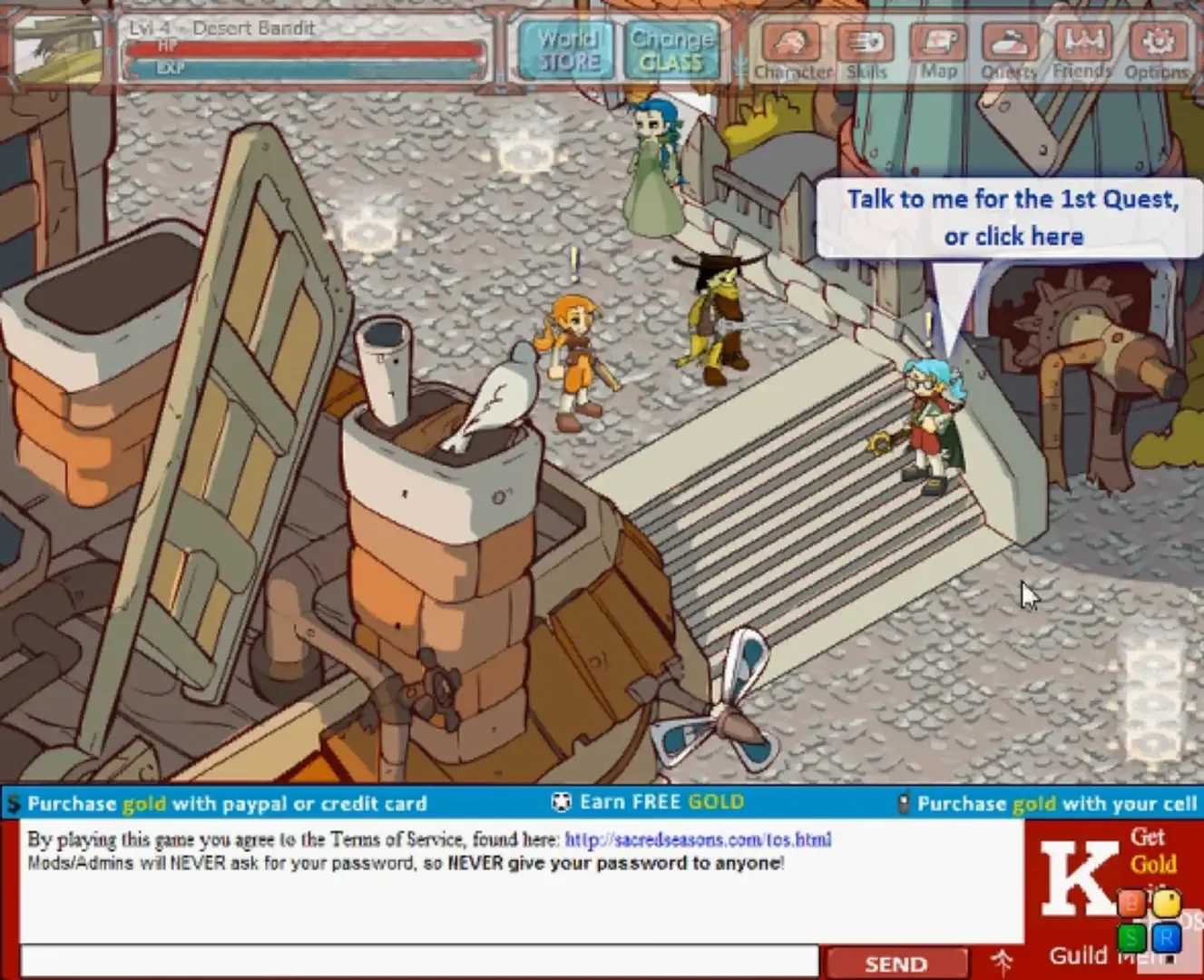Click the dollar sign icon on the gold banner
The height and width of the screenshot is (980, 1204).
(11, 803)
